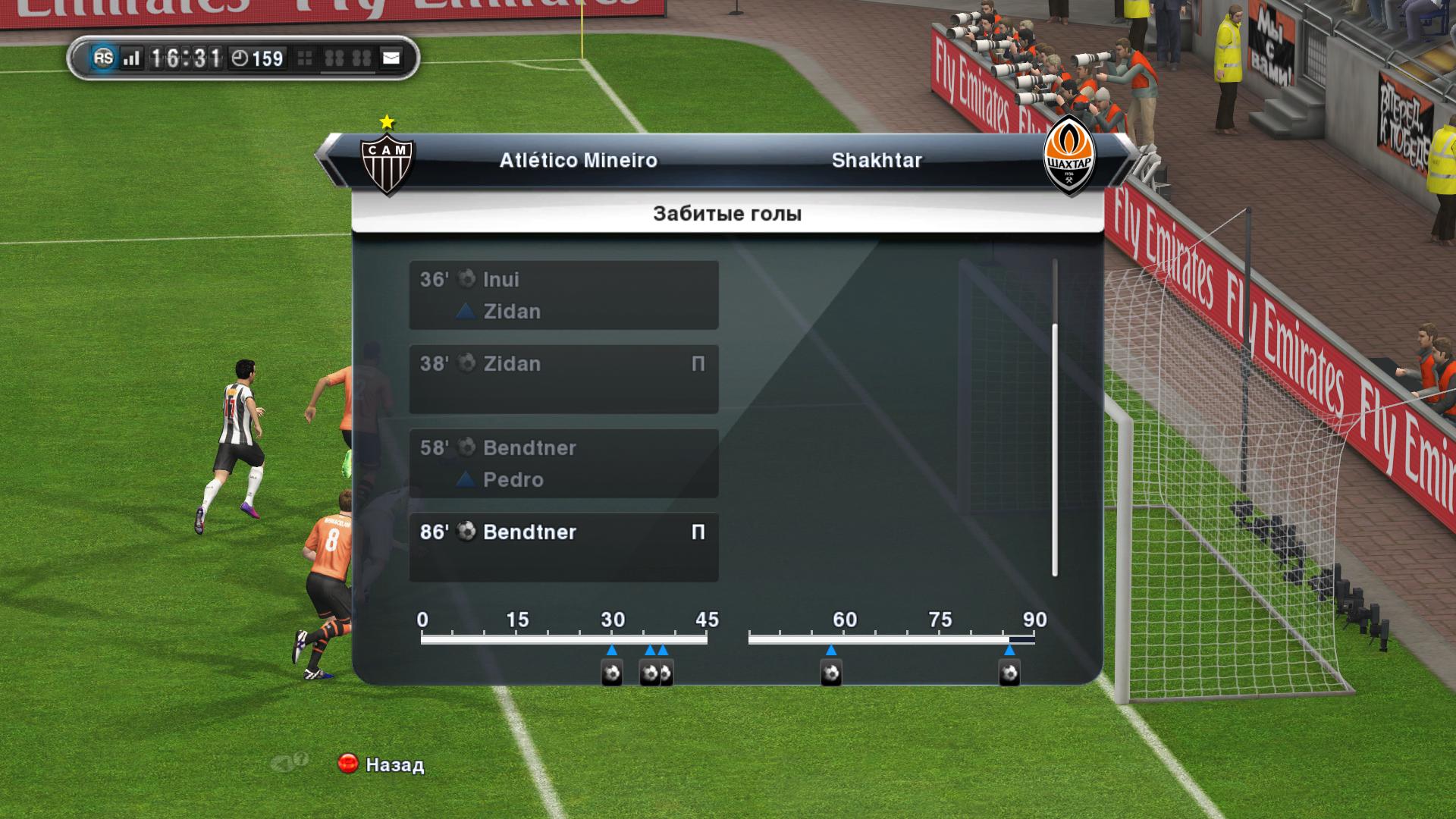Choose the 38' Zidan goal row
1456x819 pixels.
(x=563, y=379)
